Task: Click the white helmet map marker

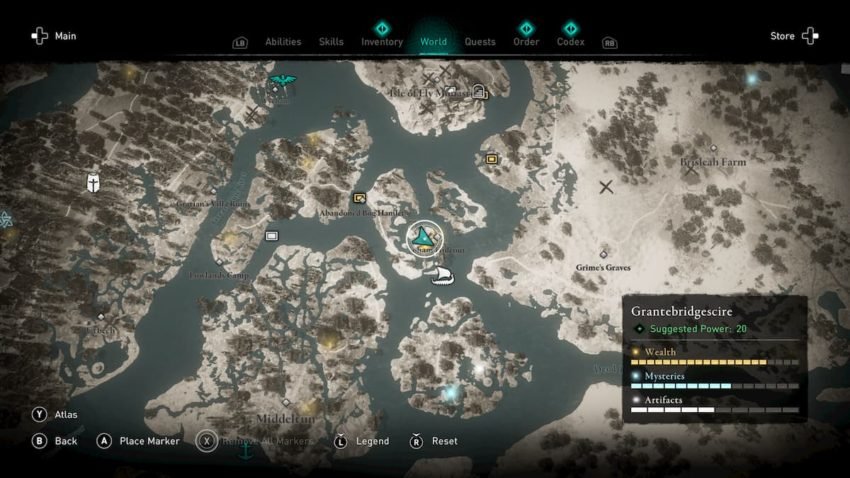Action: point(93,183)
